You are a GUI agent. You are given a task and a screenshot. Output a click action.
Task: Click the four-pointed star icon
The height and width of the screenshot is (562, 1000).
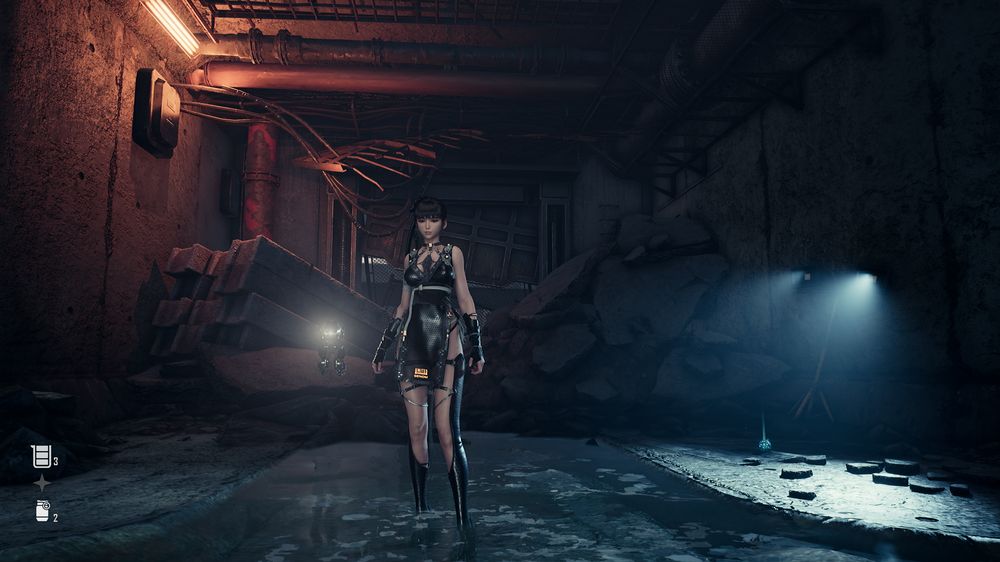(42, 483)
